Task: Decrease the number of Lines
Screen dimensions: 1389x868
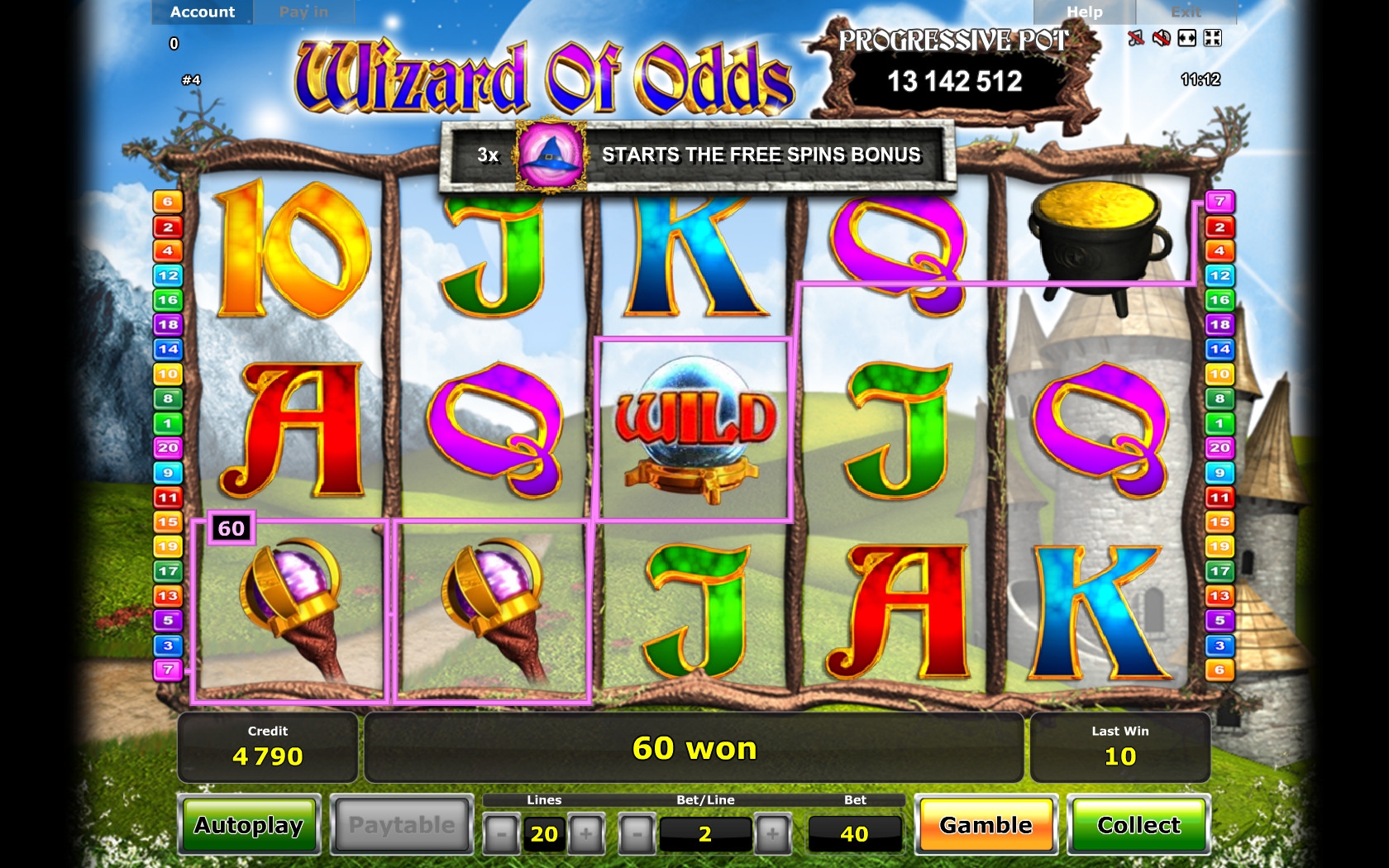Action: coord(501,834)
